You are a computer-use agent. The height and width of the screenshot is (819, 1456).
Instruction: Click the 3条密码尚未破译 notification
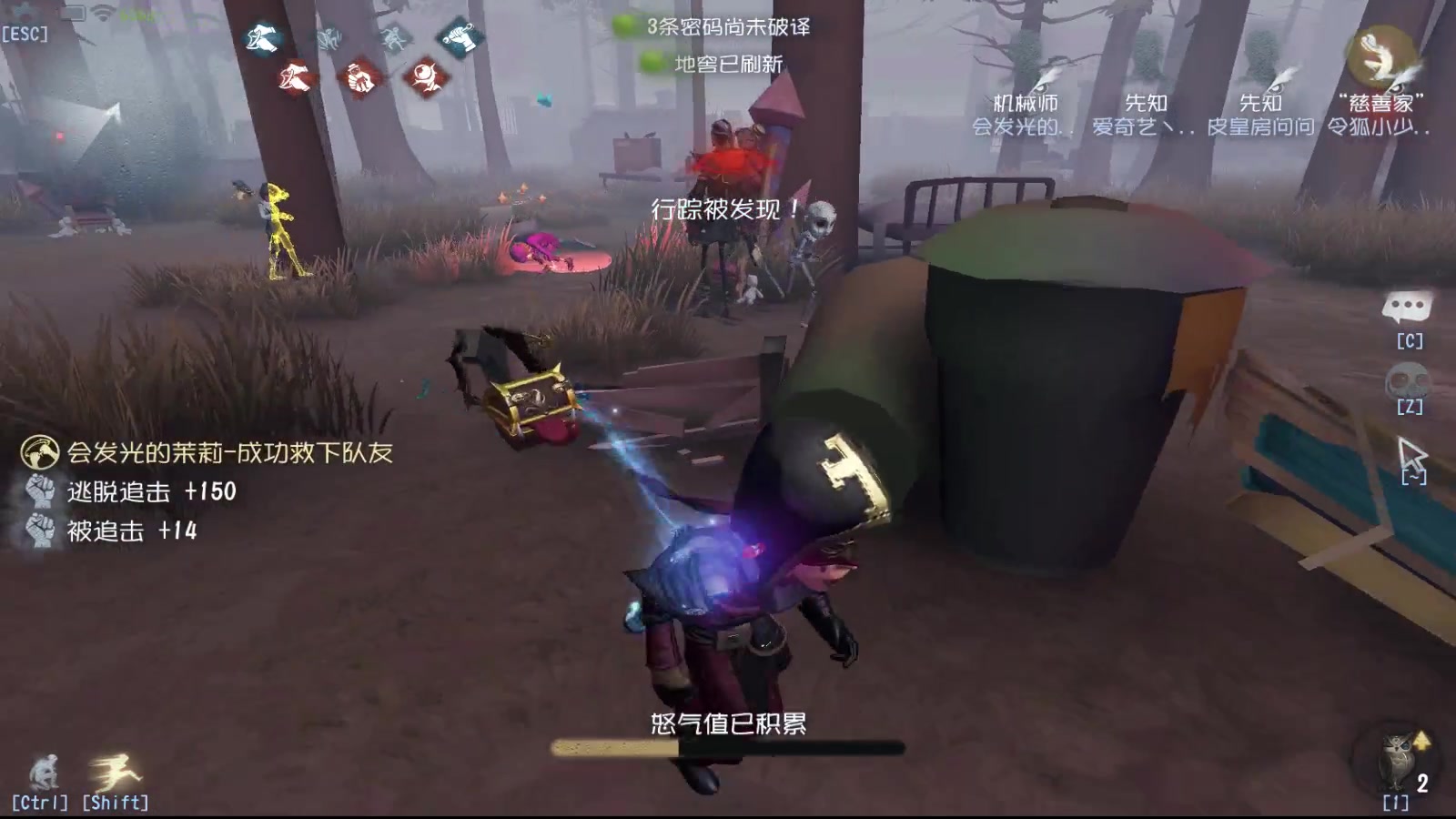click(x=728, y=28)
